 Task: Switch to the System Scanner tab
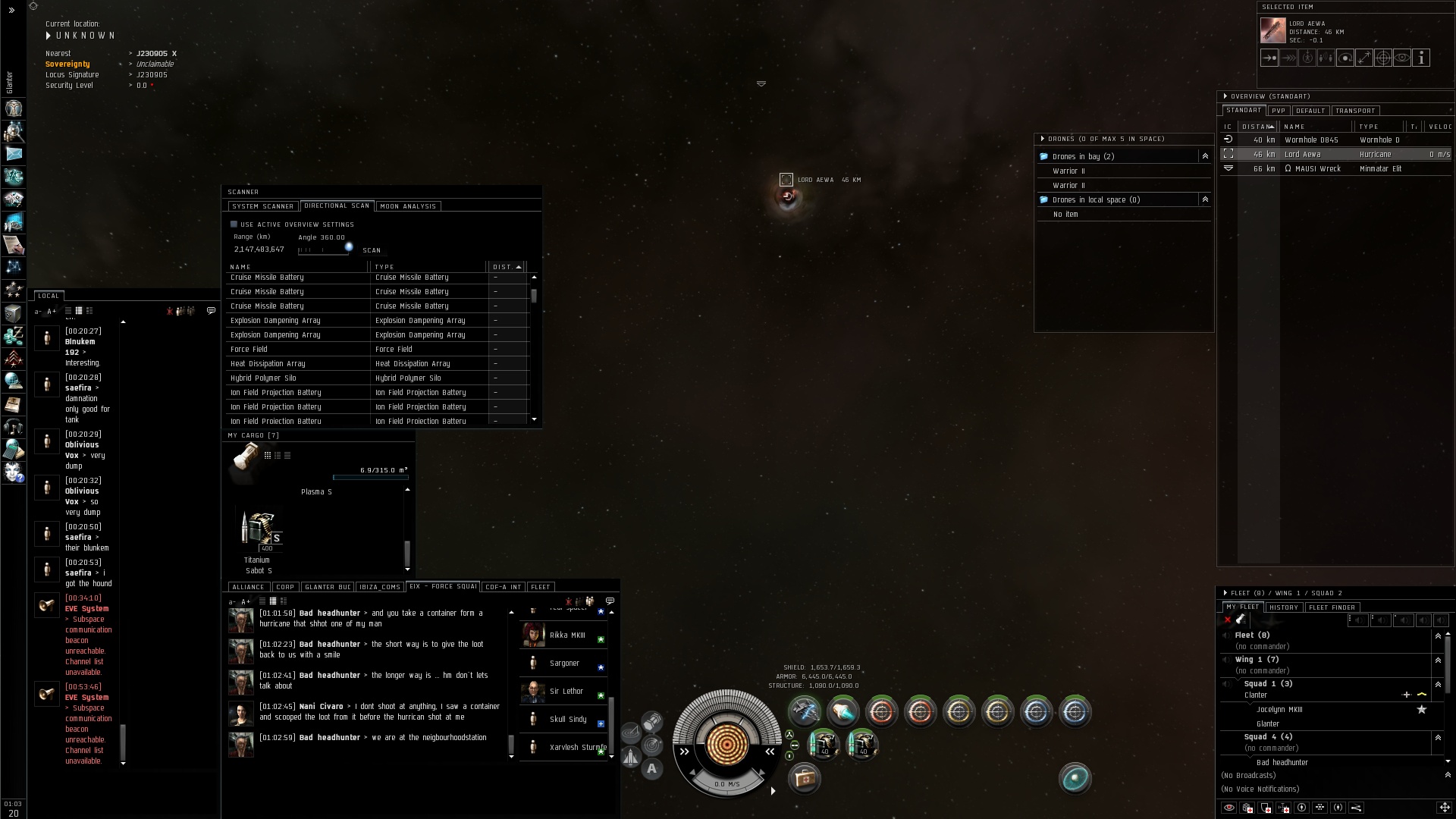point(262,206)
